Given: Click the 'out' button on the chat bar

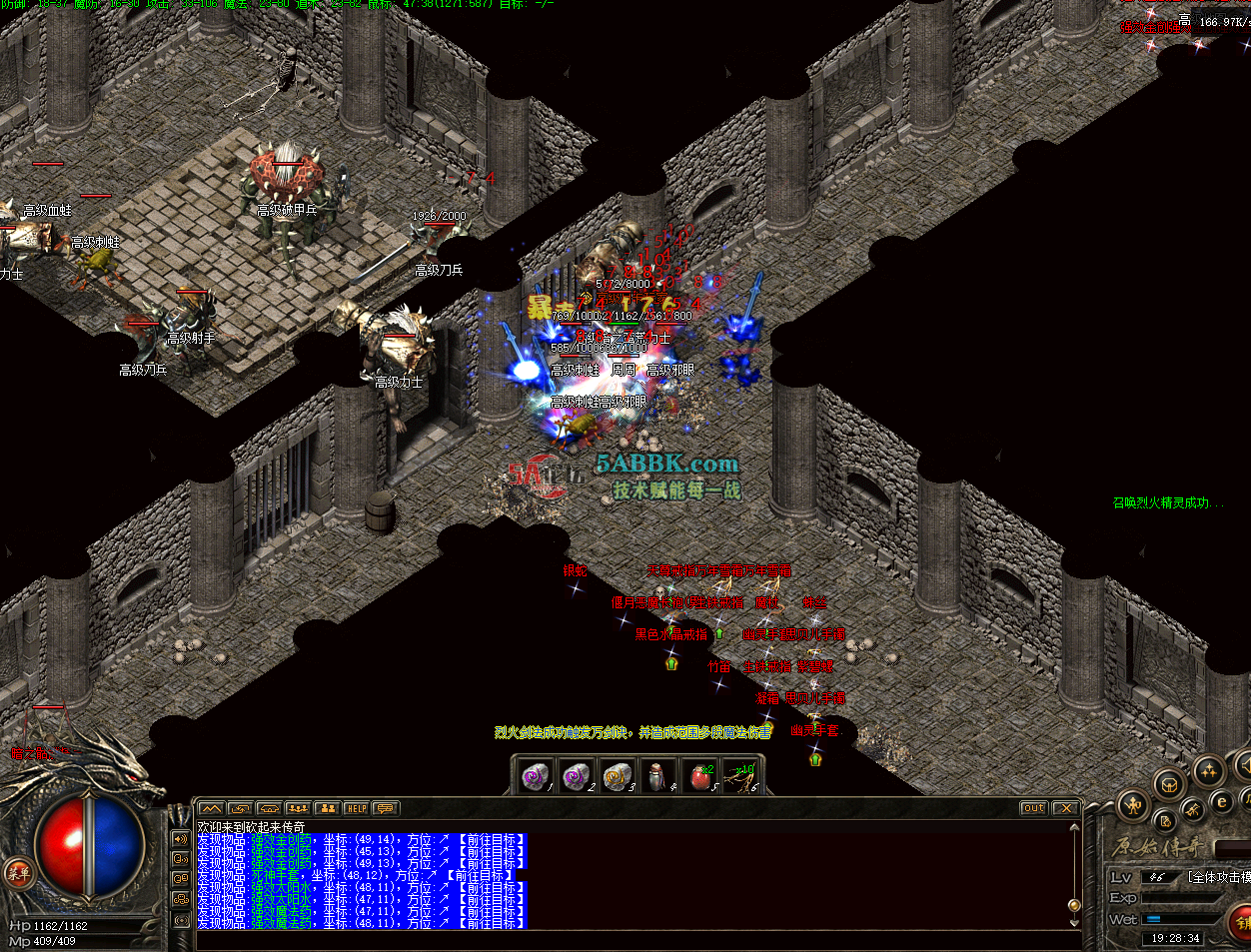Looking at the screenshot, I should (1034, 808).
